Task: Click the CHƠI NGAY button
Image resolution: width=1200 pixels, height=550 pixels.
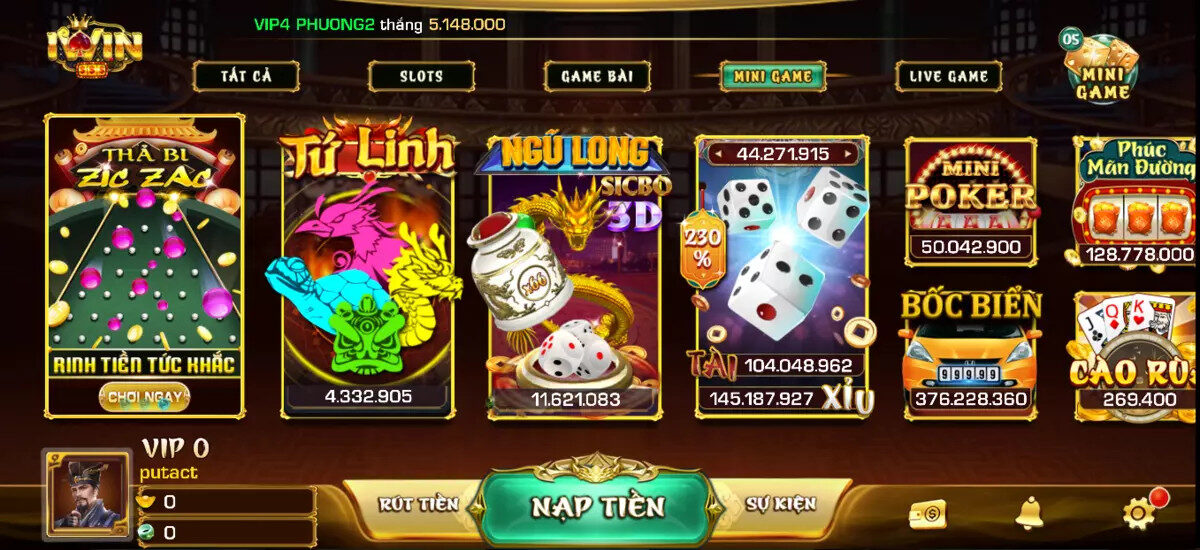Action: pos(144,397)
